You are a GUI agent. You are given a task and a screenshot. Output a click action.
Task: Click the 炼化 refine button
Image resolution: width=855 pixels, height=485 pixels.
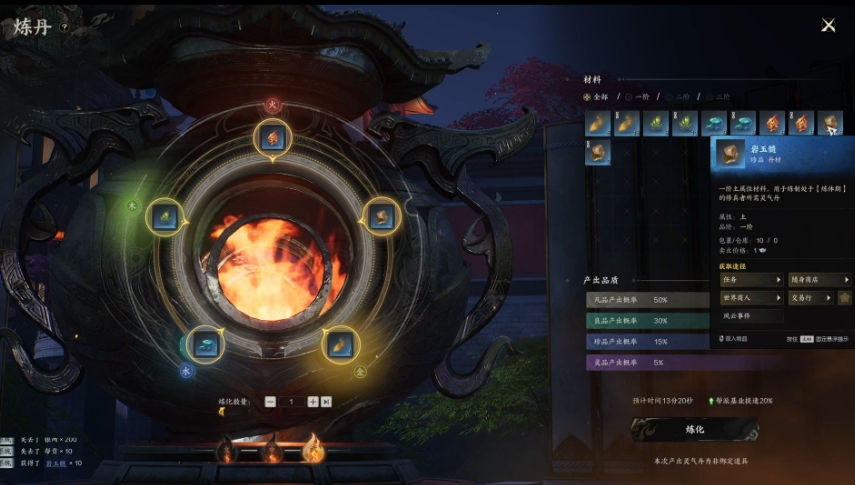coord(695,429)
